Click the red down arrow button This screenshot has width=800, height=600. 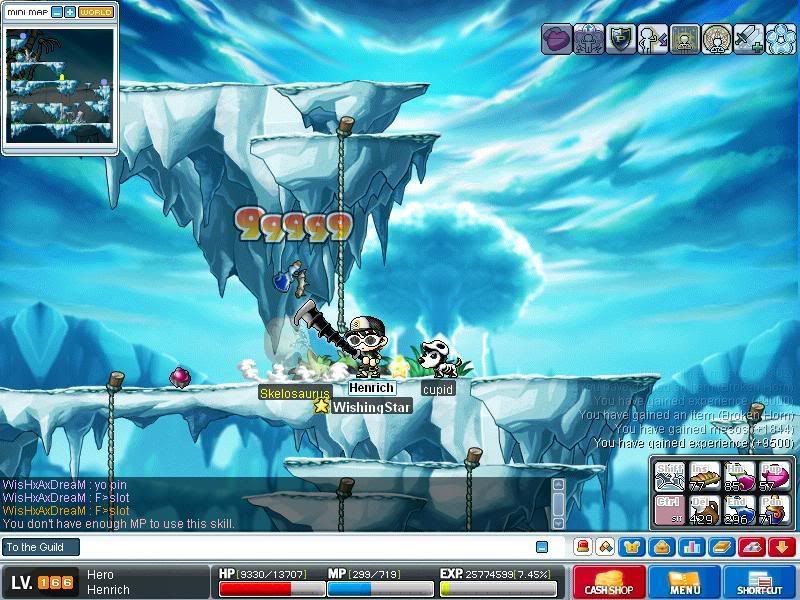(782, 547)
